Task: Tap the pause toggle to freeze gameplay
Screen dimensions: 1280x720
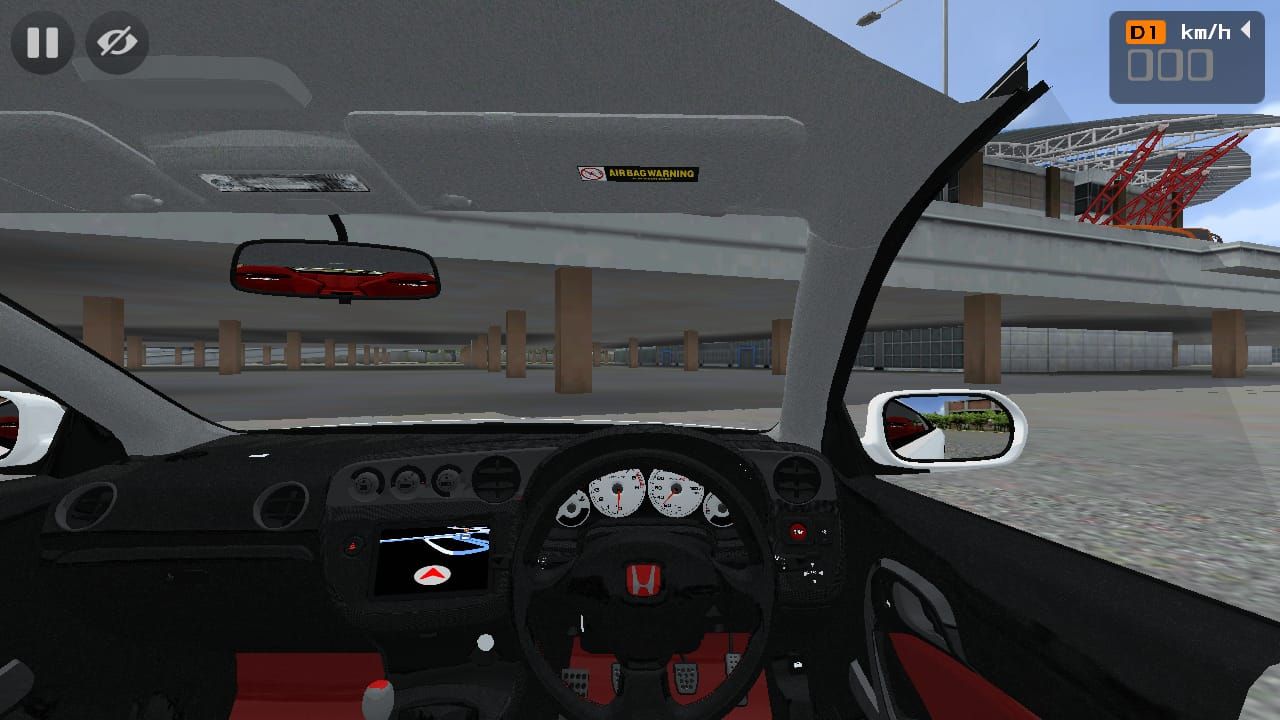Action: [42, 42]
